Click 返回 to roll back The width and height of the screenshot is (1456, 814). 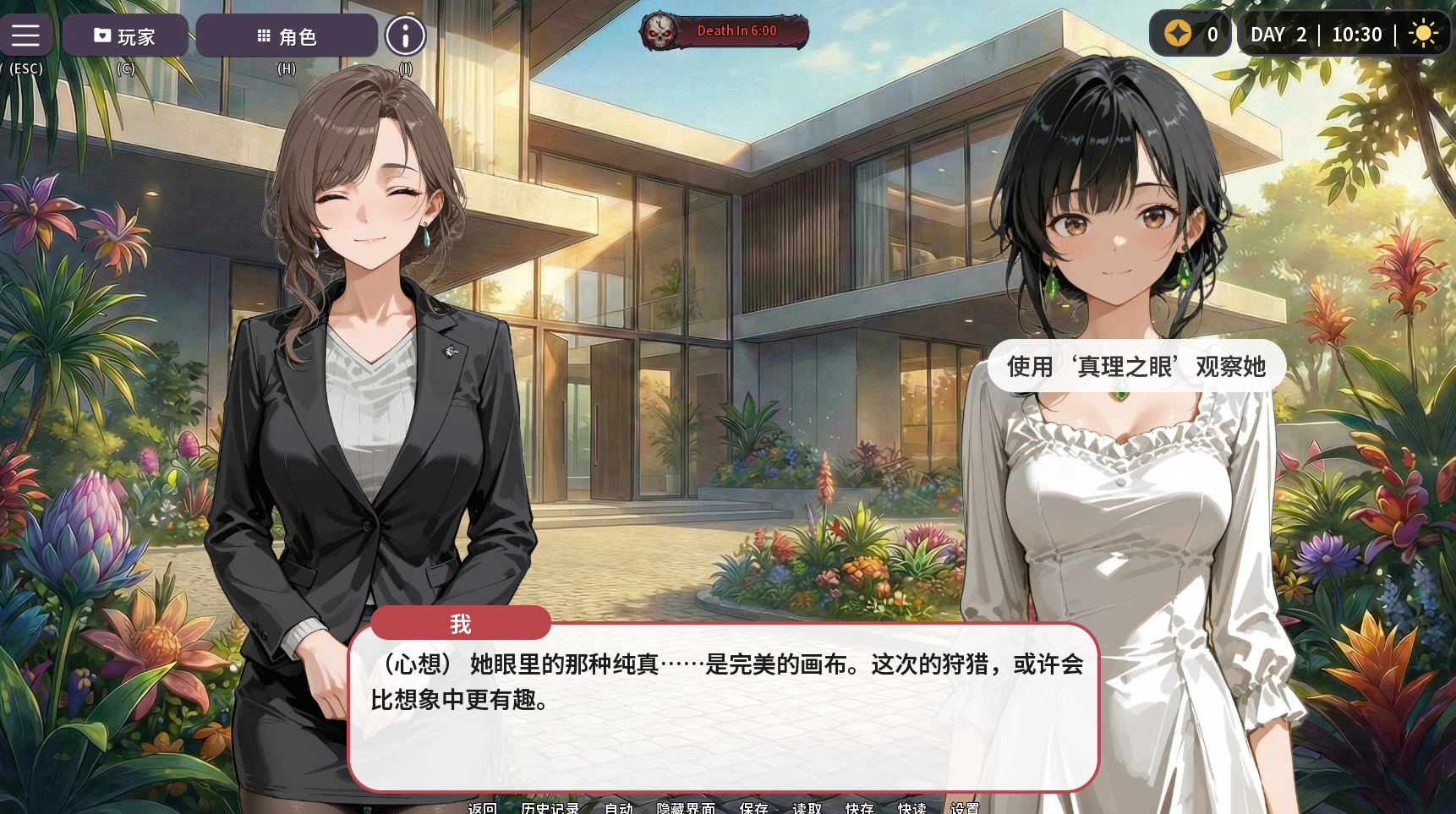482,807
